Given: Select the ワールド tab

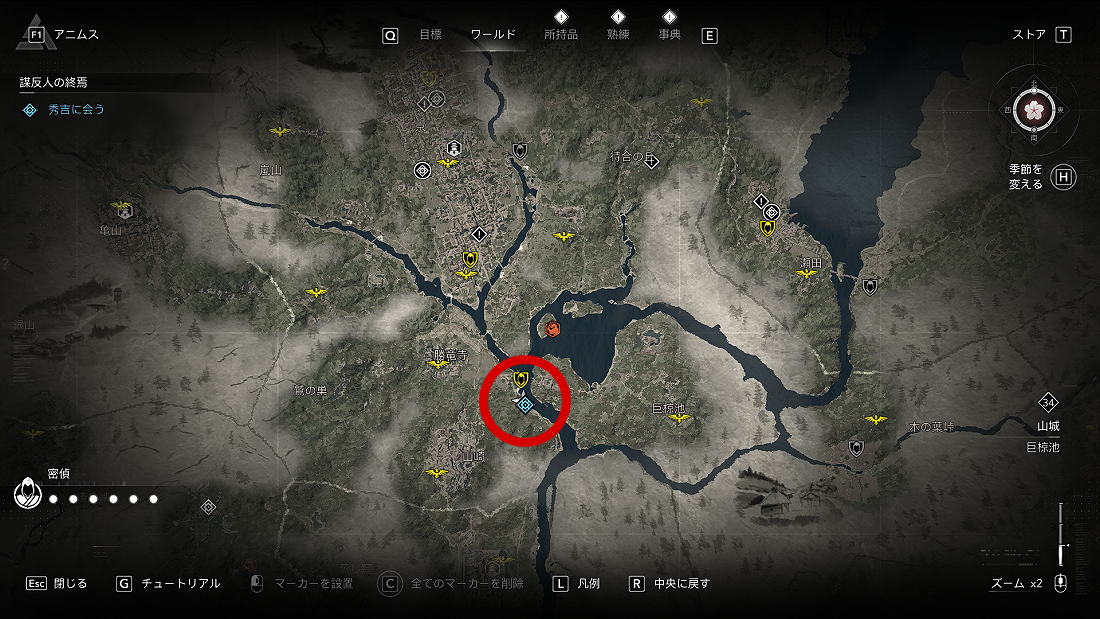Looking at the screenshot, I should 493,35.
